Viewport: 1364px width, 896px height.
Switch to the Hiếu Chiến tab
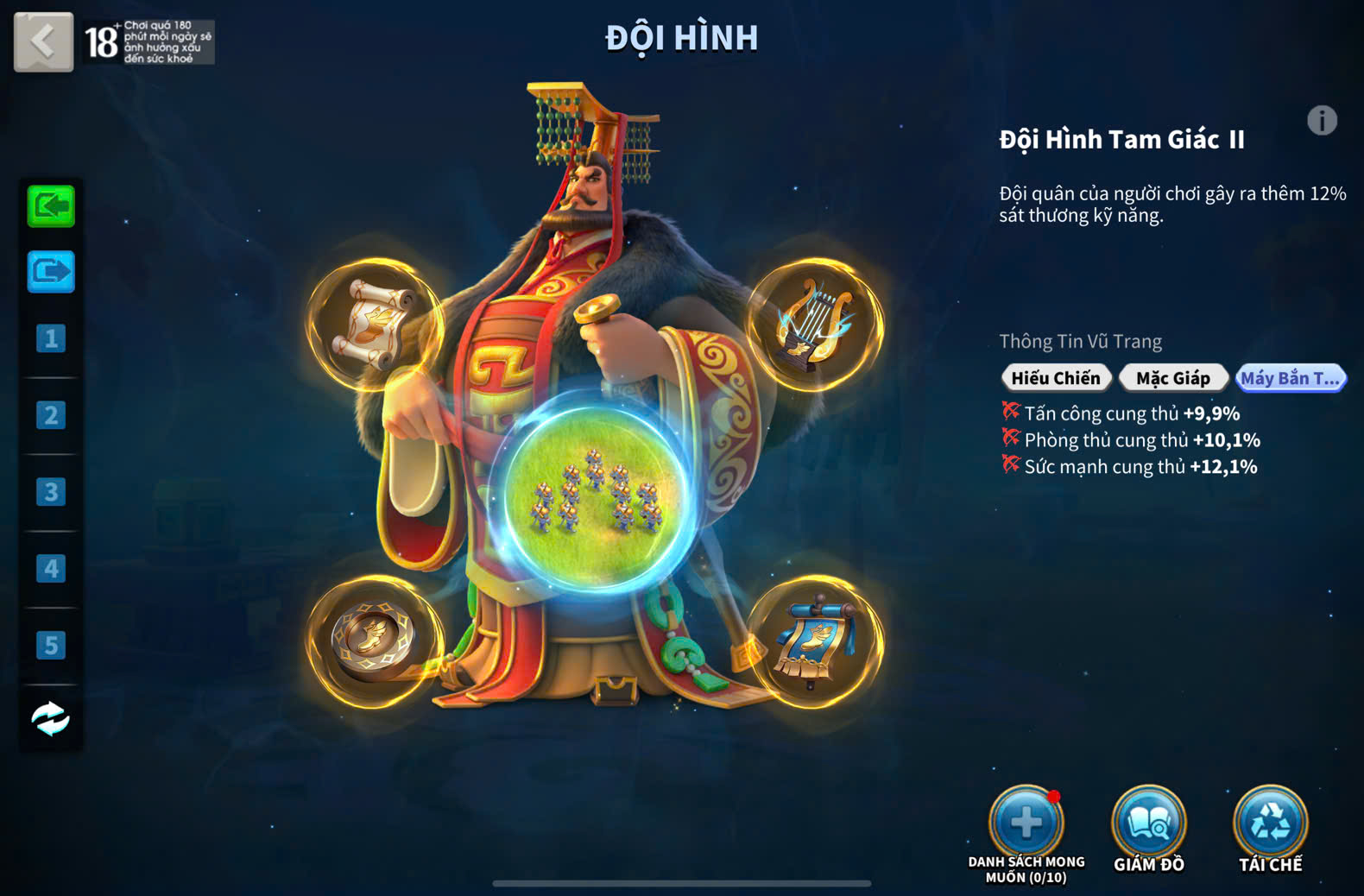coord(1055,378)
